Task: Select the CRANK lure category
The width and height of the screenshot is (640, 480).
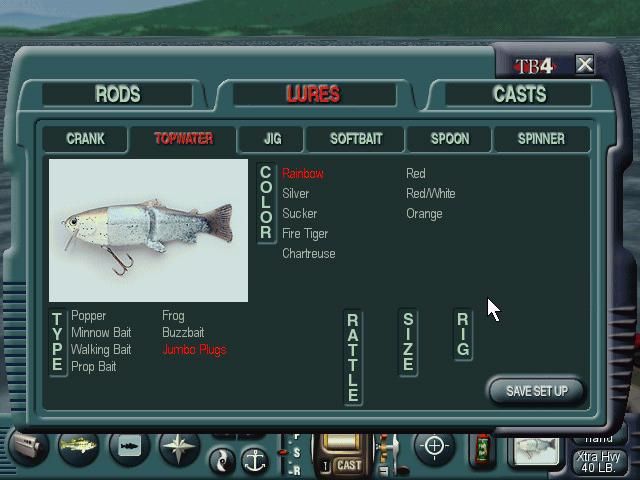Action: pyautogui.click(x=85, y=139)
